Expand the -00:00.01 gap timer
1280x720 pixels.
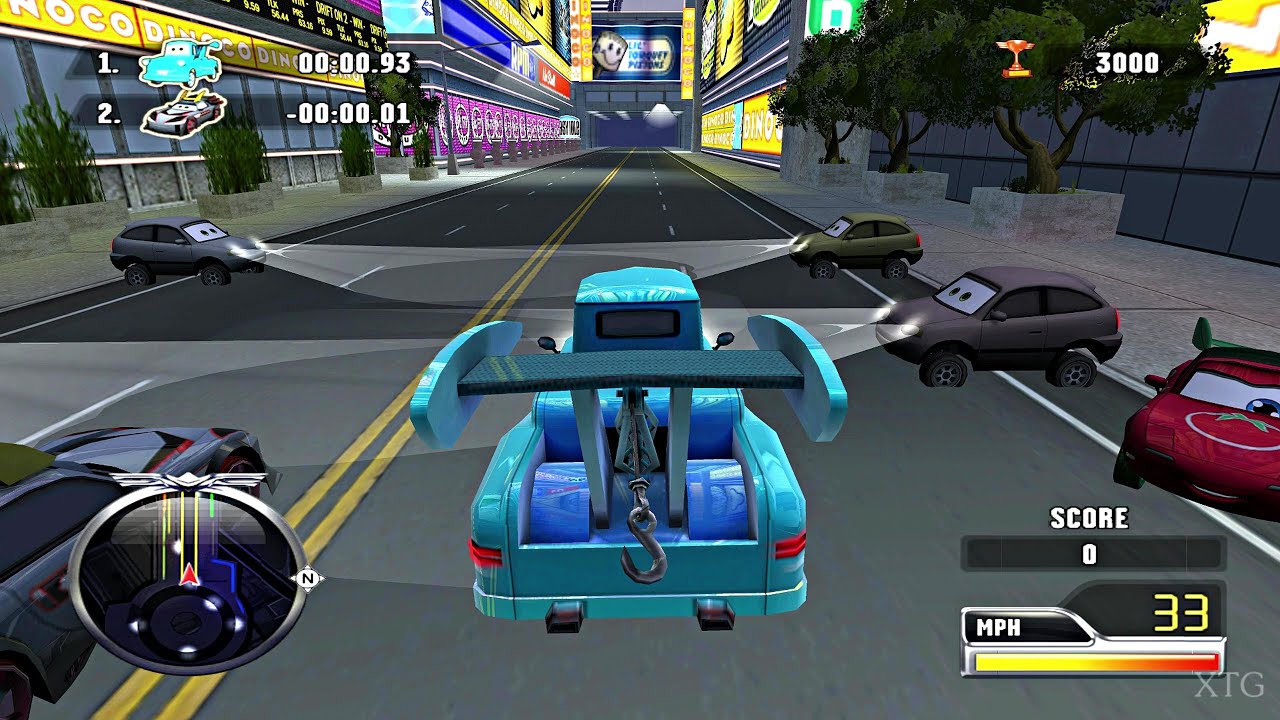pyautogui.click(x=348, y=115)
